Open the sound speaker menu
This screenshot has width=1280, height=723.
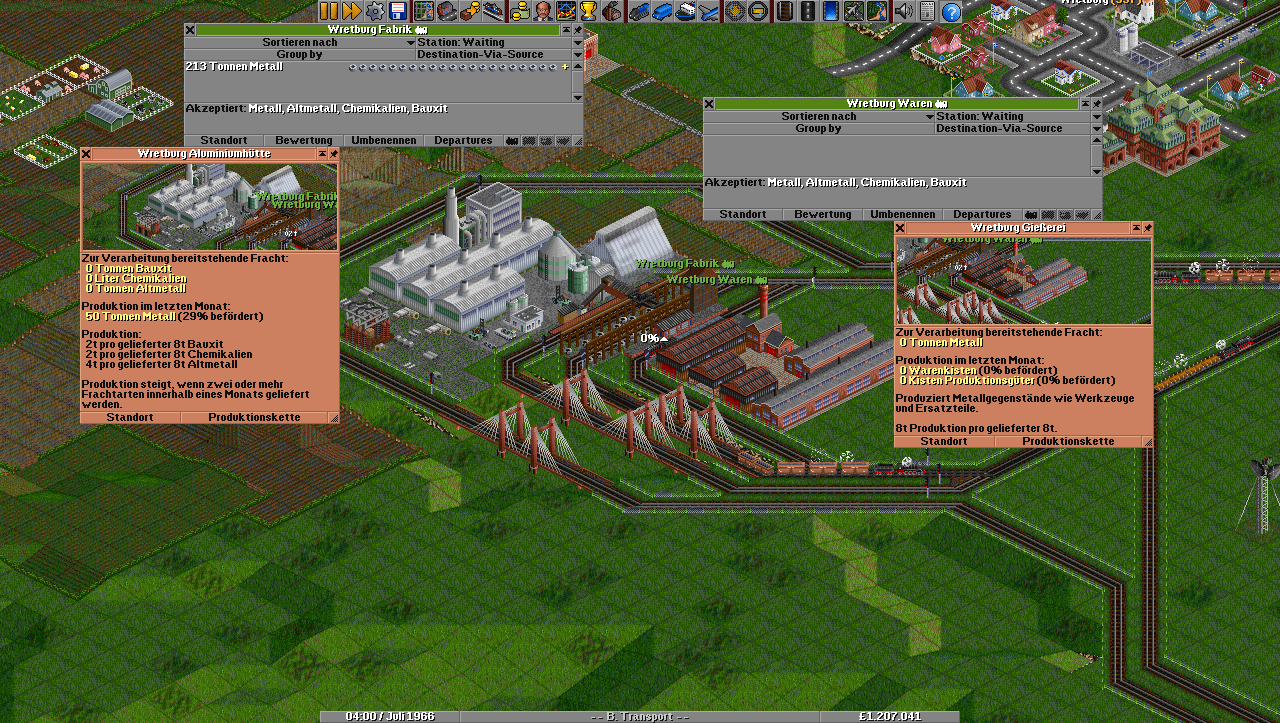click(904, 11)
